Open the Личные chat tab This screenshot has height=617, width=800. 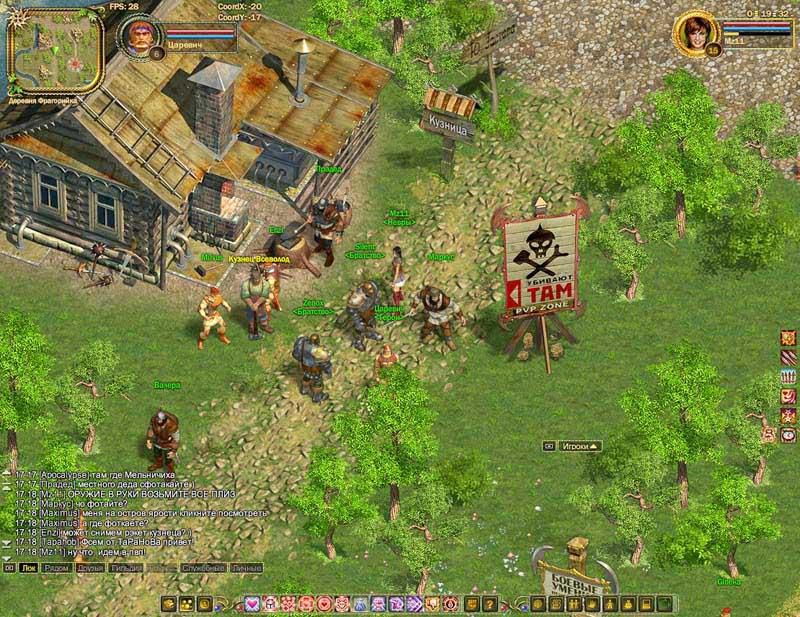tap(246, 568)
